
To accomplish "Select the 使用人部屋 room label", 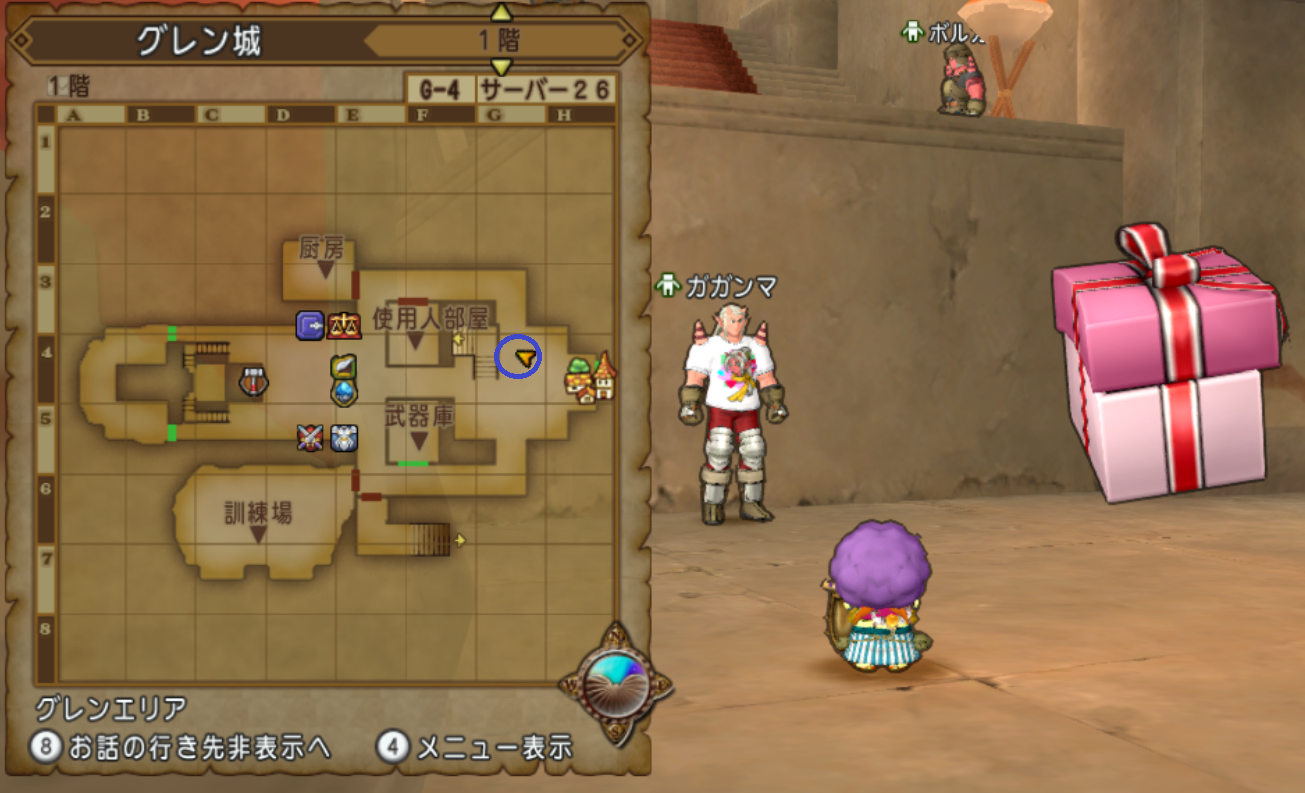I will [x=430, y=318].
